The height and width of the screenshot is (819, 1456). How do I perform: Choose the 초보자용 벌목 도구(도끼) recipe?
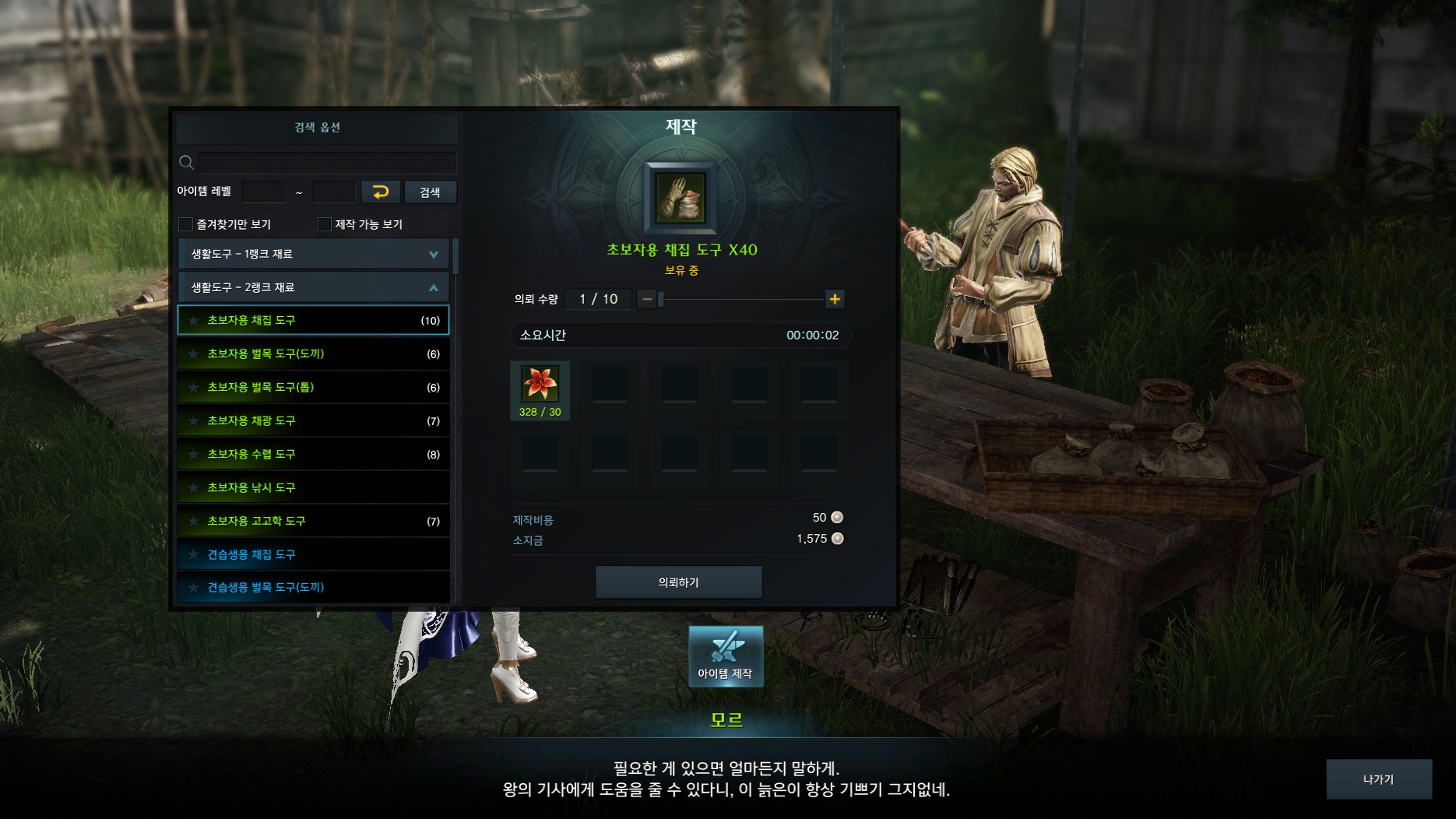click(314, 353)
